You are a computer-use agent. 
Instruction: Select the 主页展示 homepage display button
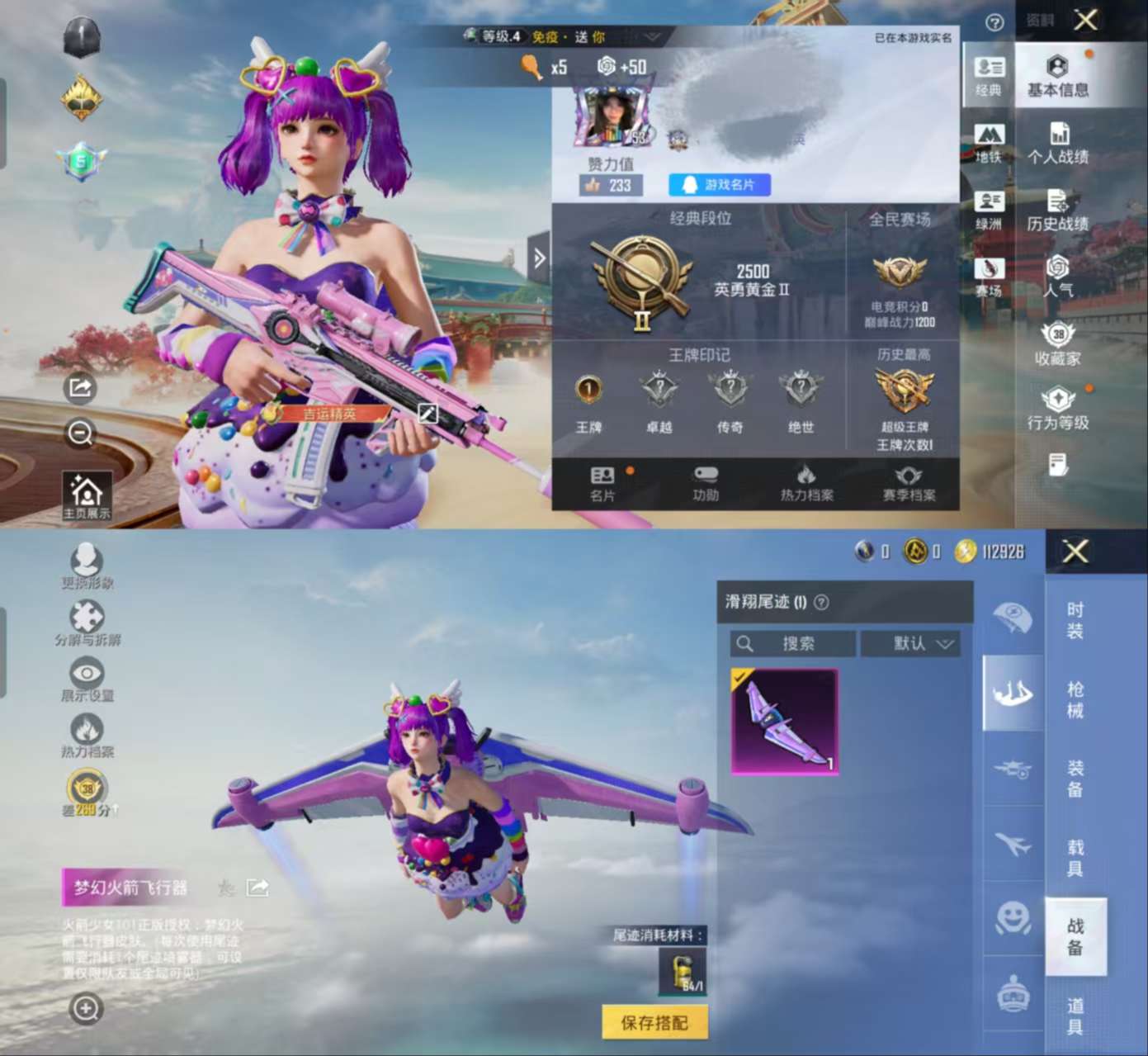coord(87,496)
